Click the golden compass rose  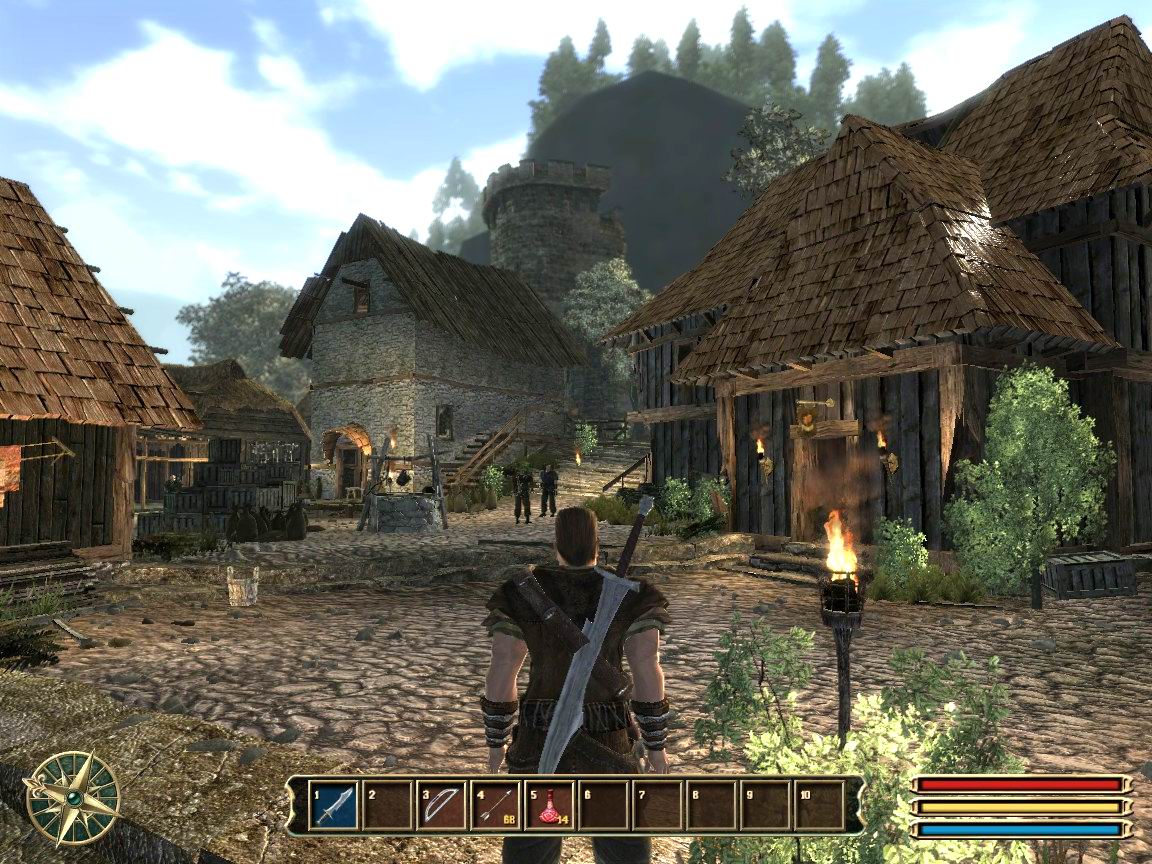(72, 797)
